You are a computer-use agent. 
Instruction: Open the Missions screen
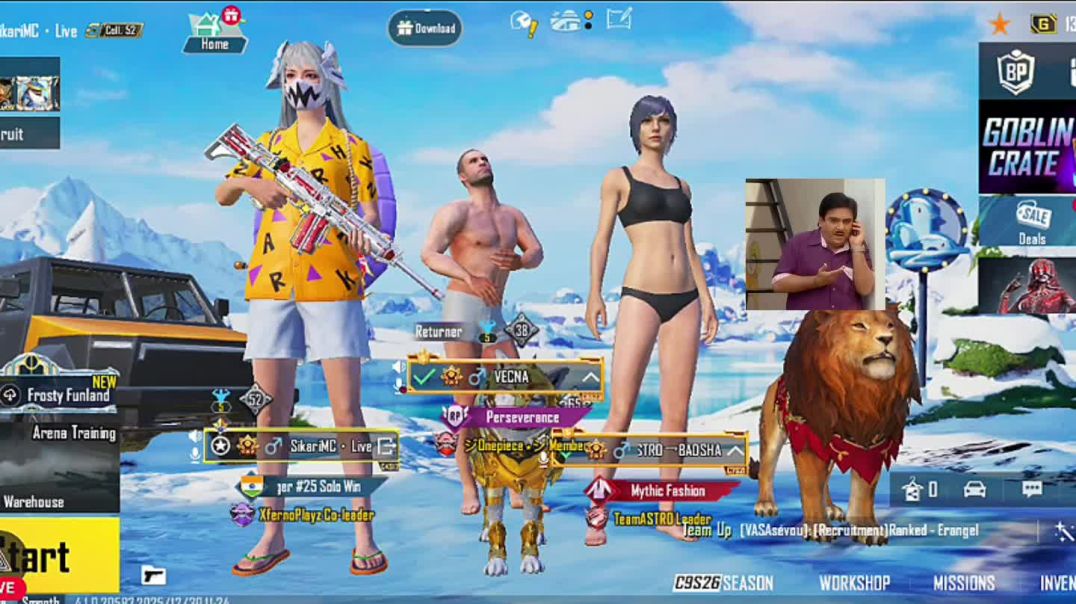(963, 583)
